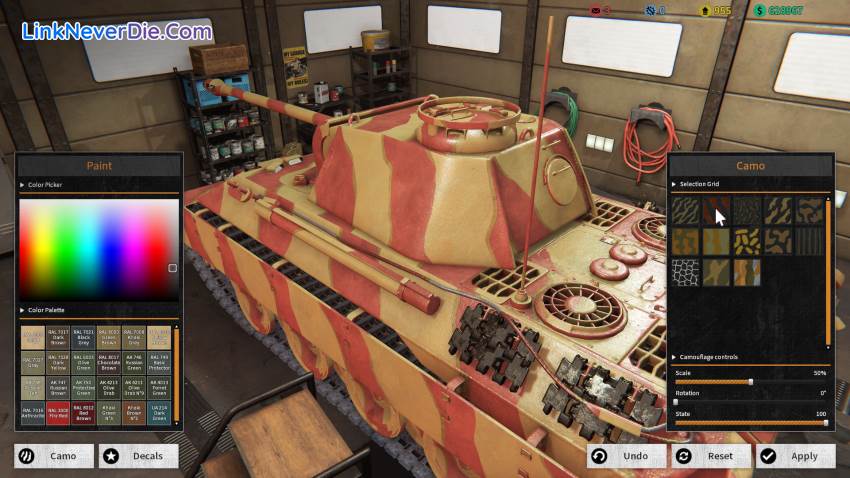The height and width of the screenshot is (478, 850).
Task: Adjust the camouflage Scale slider
Action: click(x=751, y=381)
